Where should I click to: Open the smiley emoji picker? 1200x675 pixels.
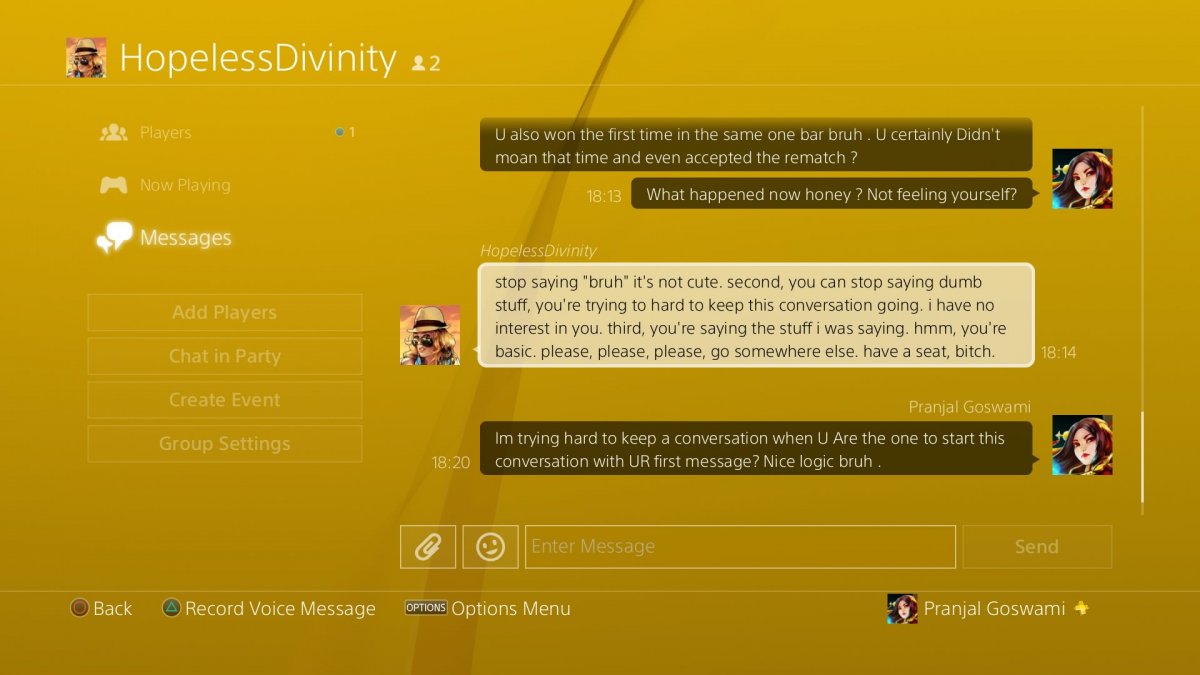pos(490,547)
